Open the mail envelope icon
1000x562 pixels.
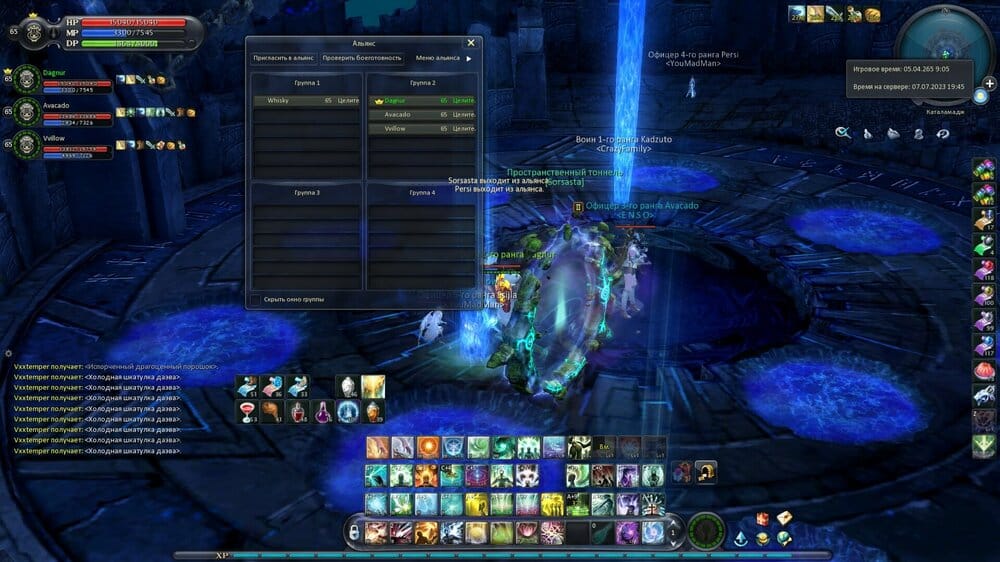785,517
